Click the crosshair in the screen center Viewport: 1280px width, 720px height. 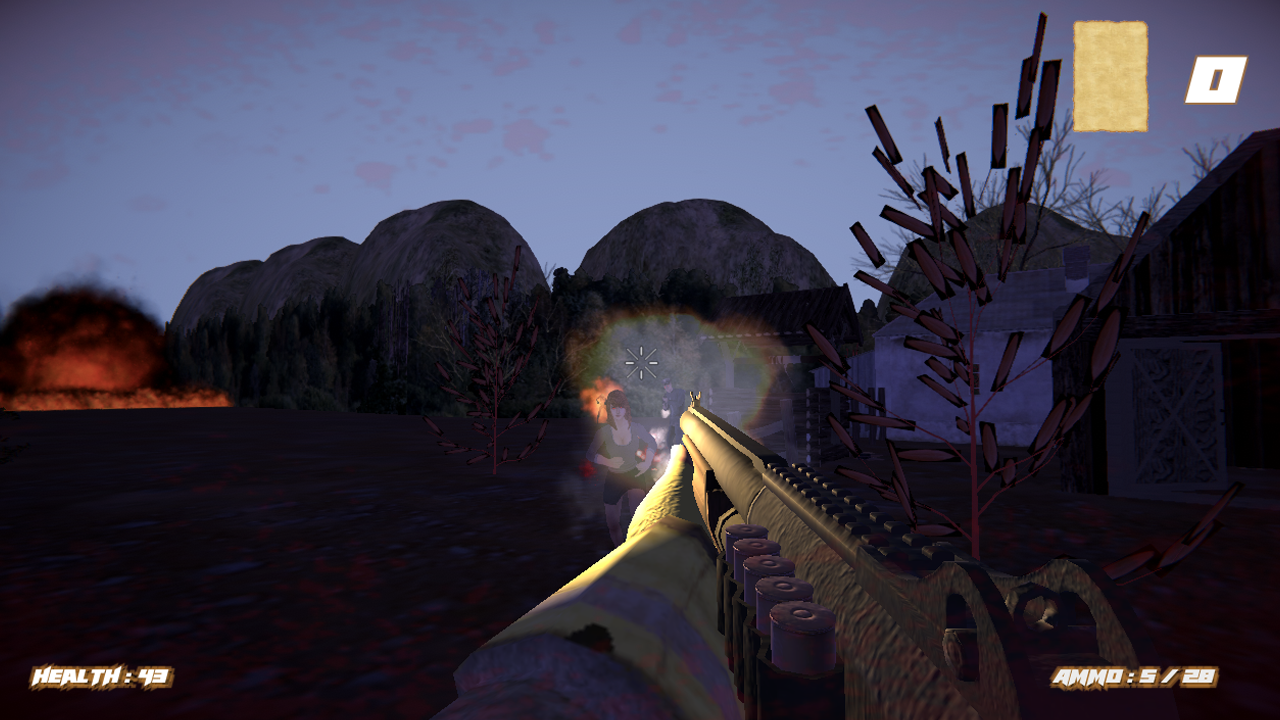coord(640,363)
